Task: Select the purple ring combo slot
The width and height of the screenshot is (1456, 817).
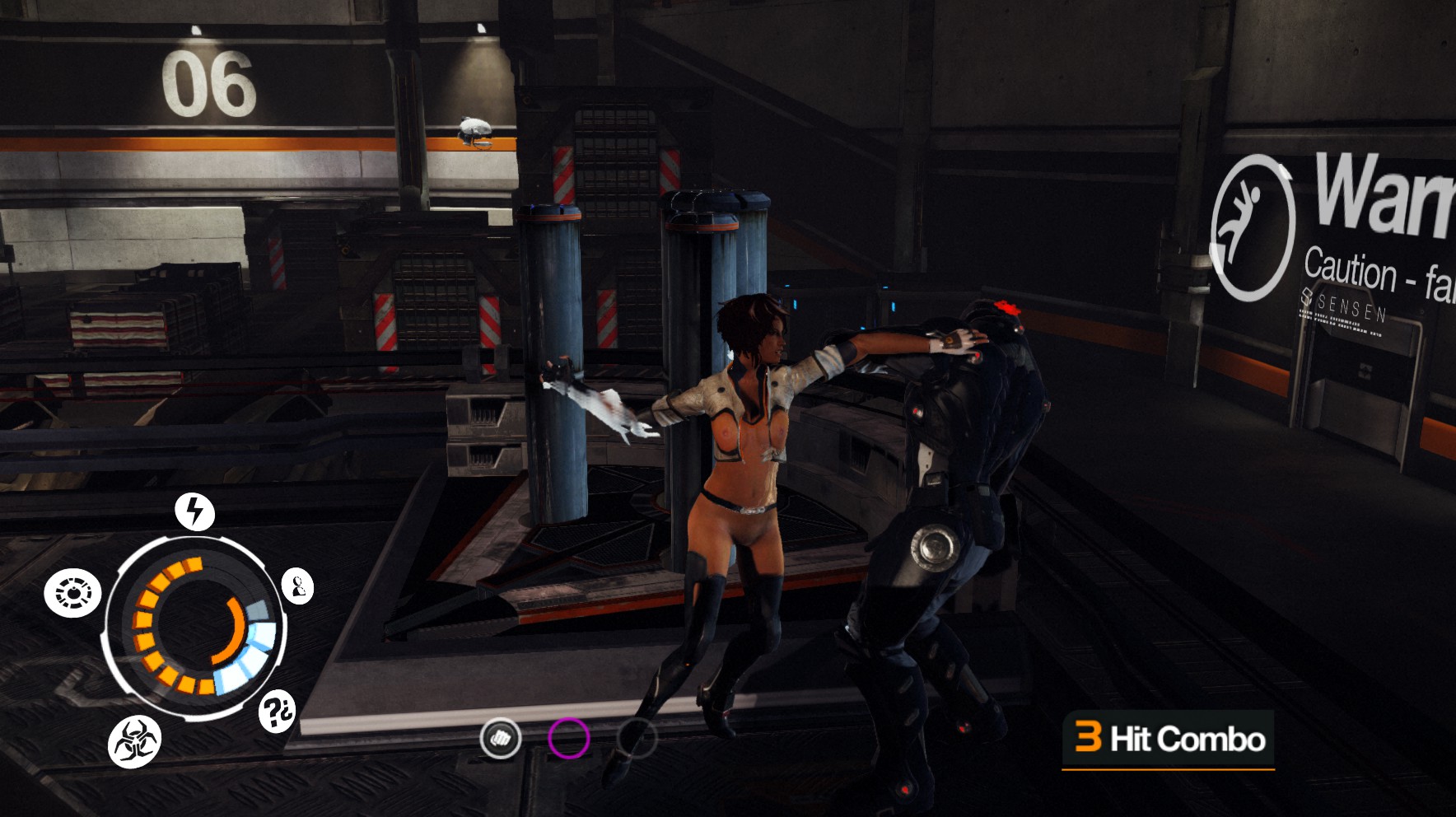Action: 569,737
